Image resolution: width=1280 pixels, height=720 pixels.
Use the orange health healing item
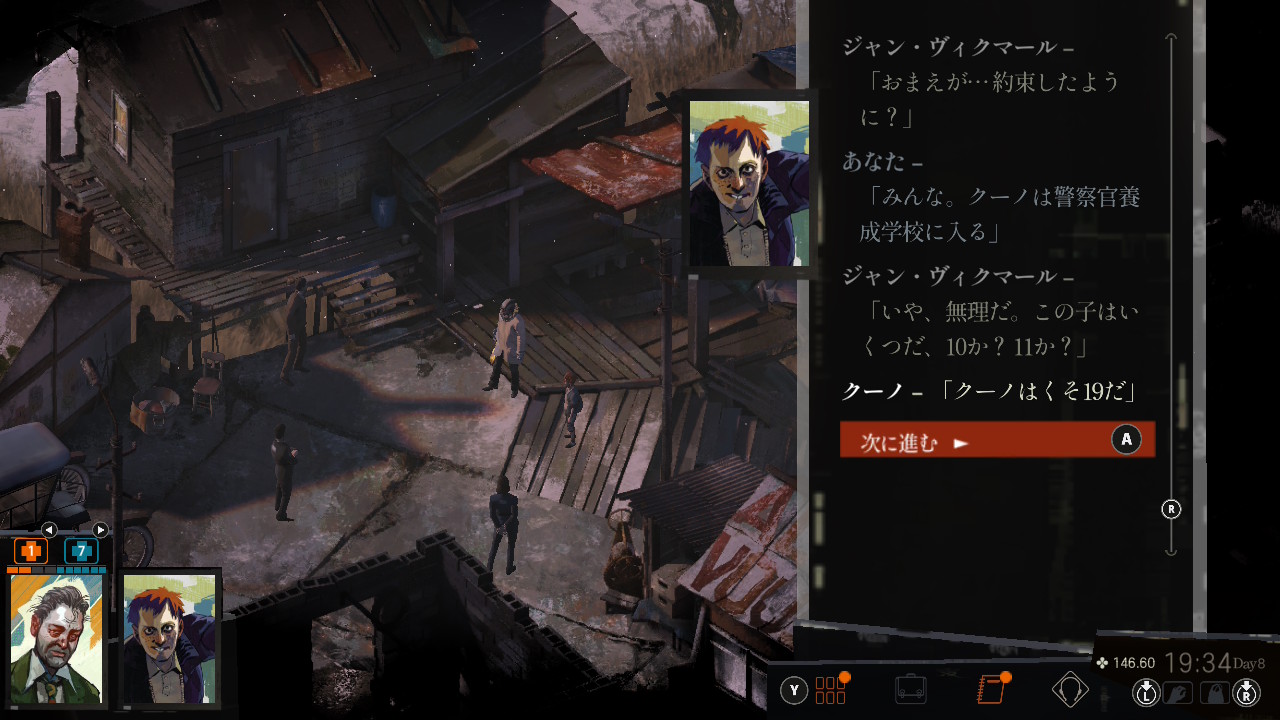point(31,551)
